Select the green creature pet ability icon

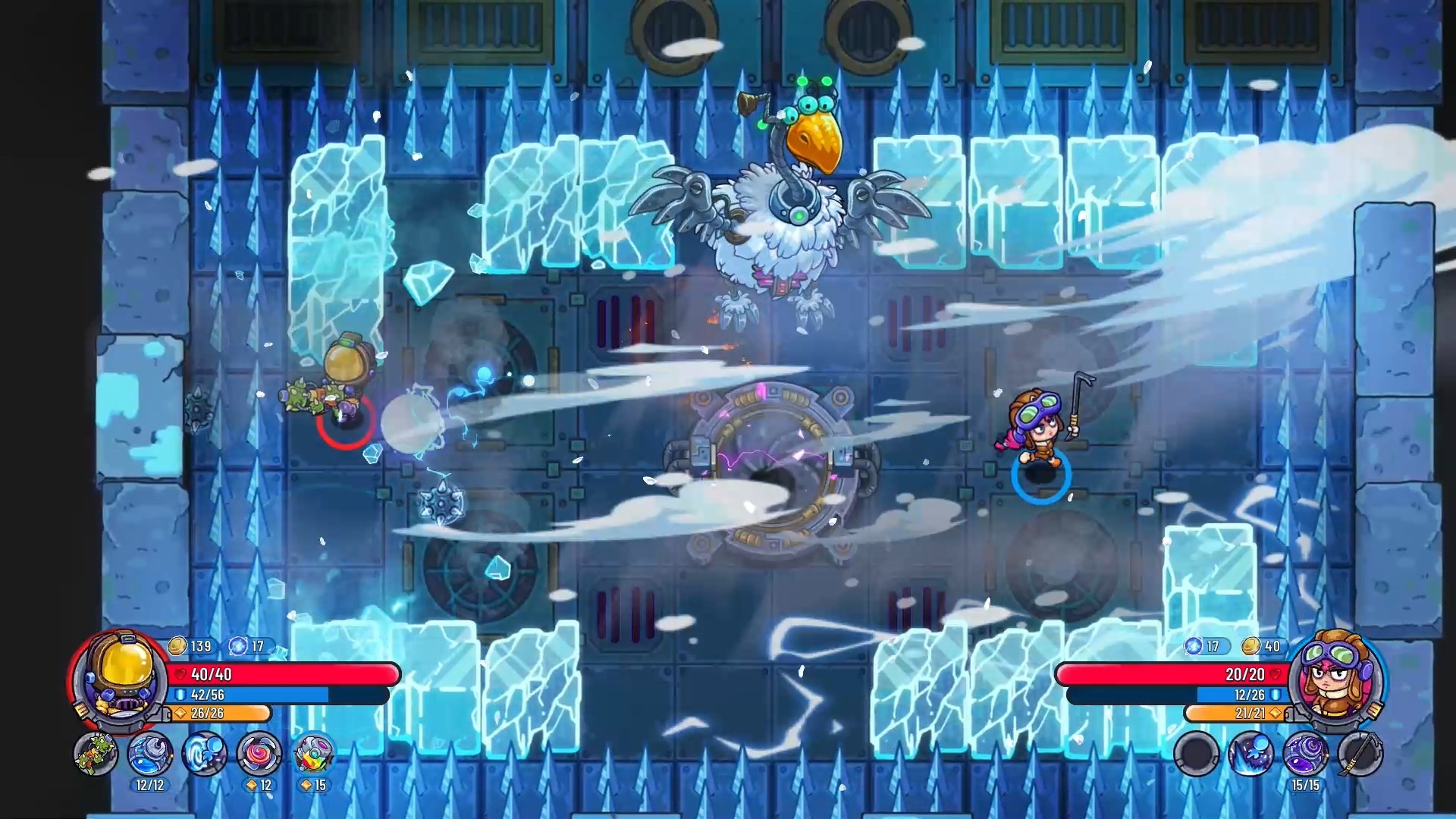point(96,755)
